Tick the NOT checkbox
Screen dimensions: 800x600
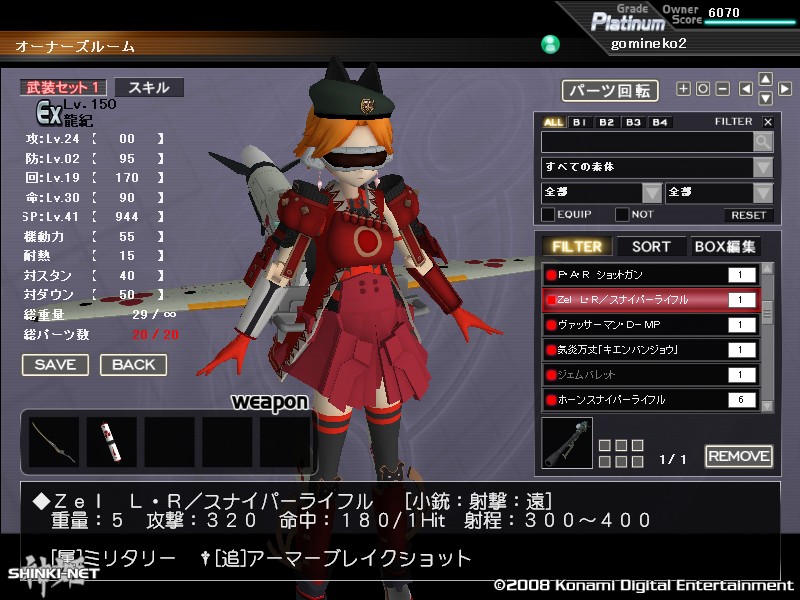click(x=622, y=214)
